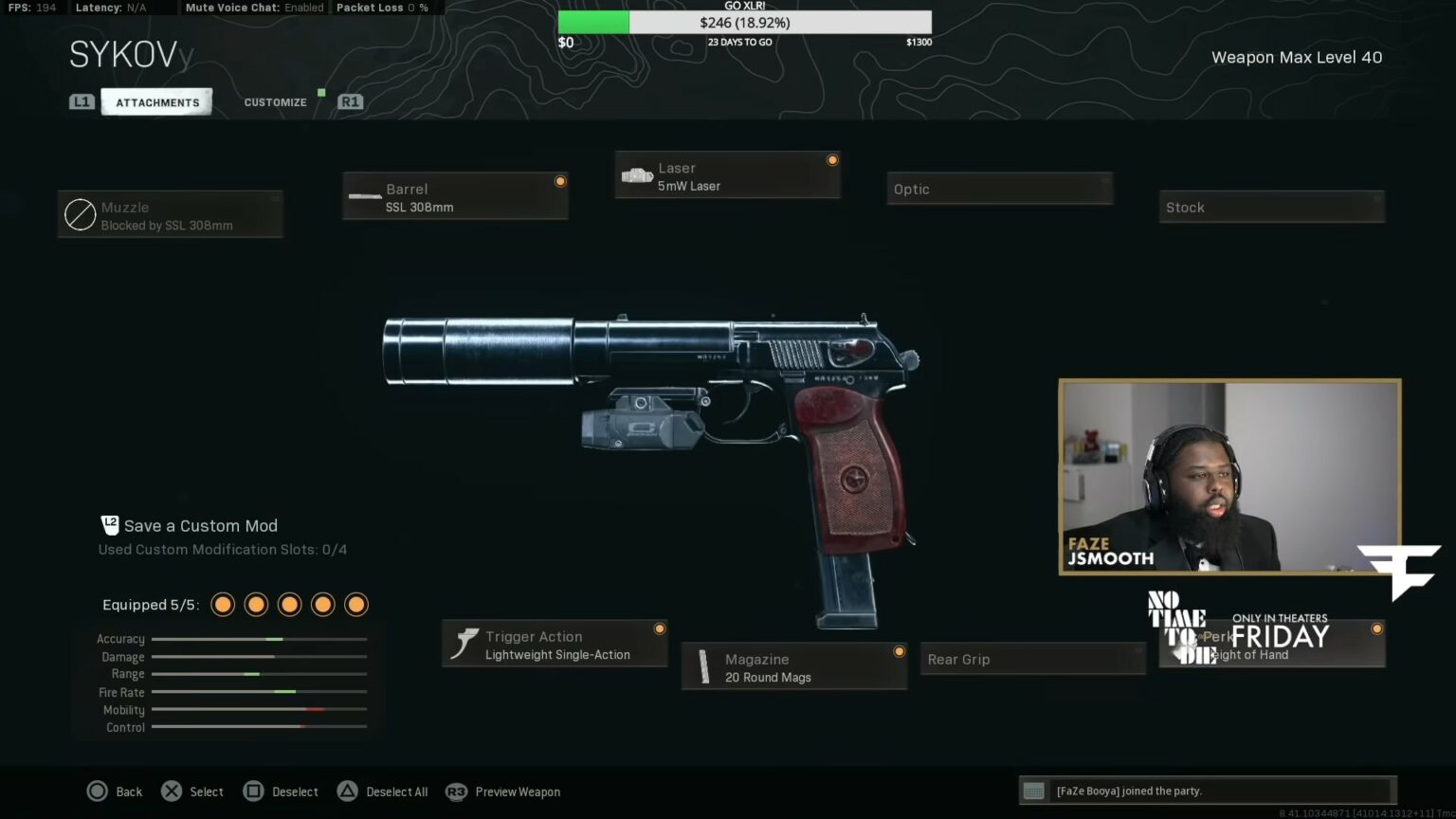Click the FaZe Booya party join message

pos(1209,791)
